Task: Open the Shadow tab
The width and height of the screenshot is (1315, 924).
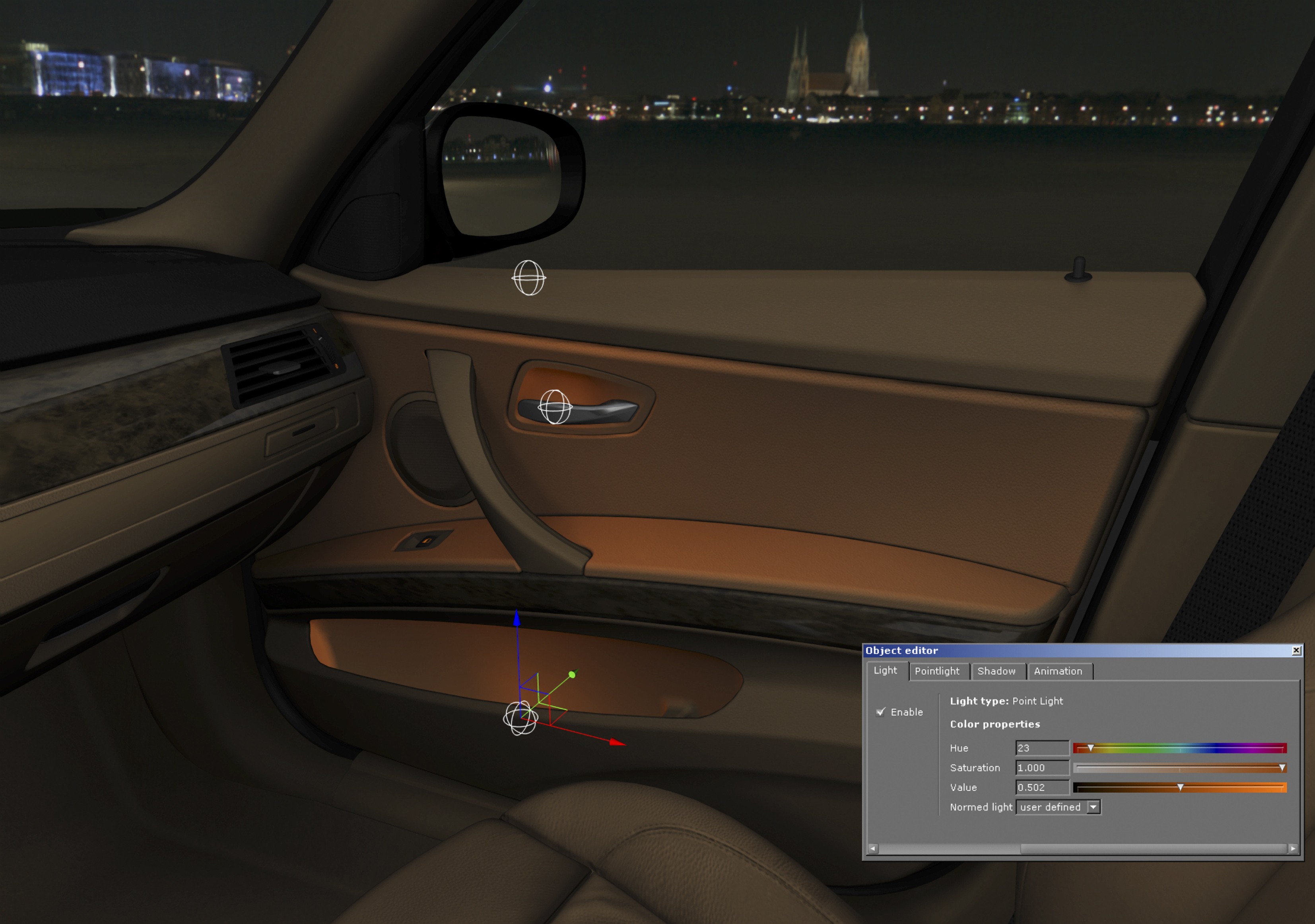Action: coord(996,671)
